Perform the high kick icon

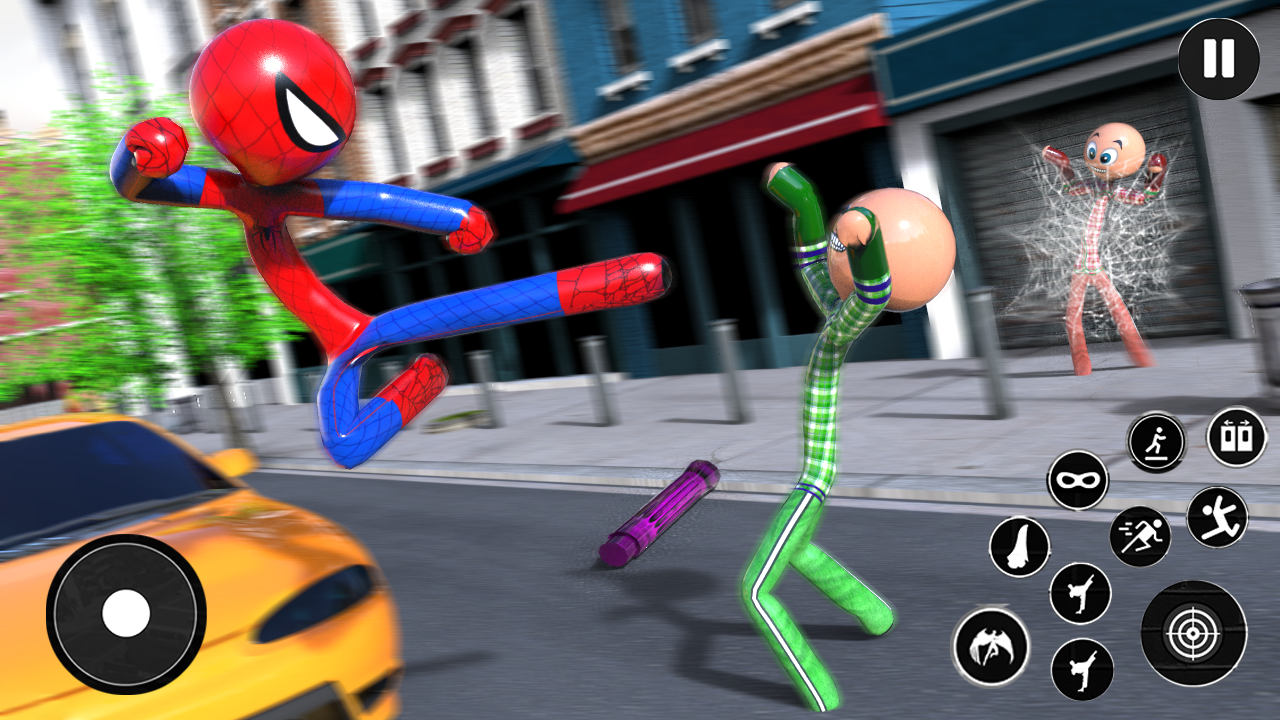1082,593
